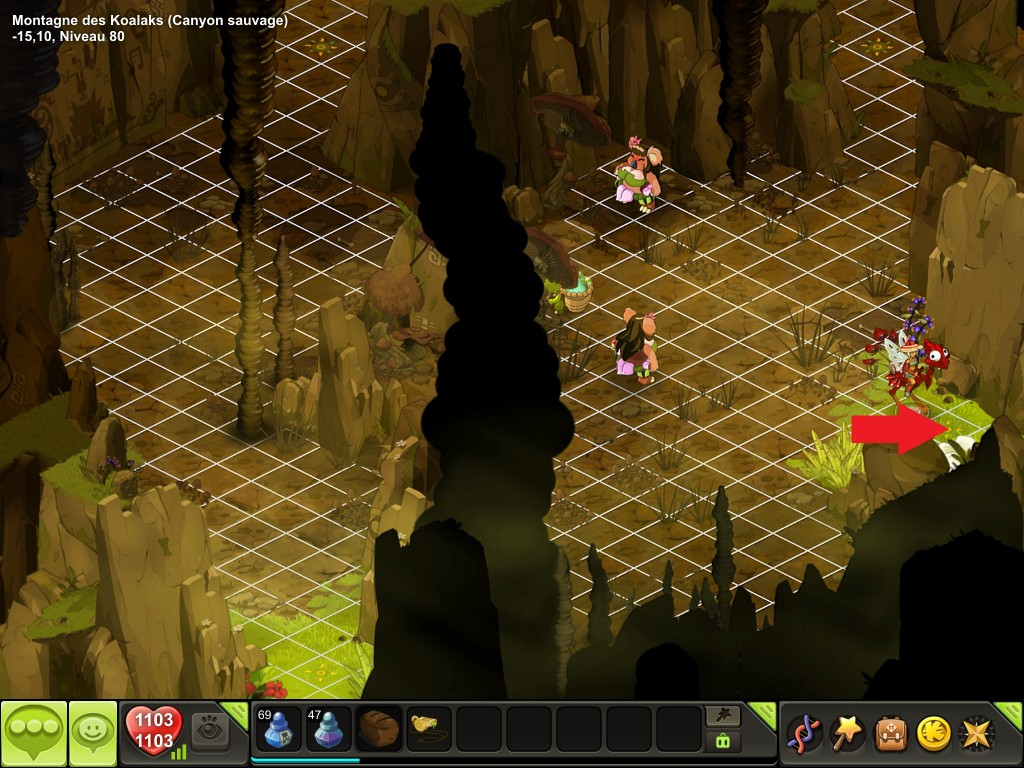This screenshot has width=1024, height=768.
Task: Switch hotbar to green items bag tab
Action: pos(722,741)
